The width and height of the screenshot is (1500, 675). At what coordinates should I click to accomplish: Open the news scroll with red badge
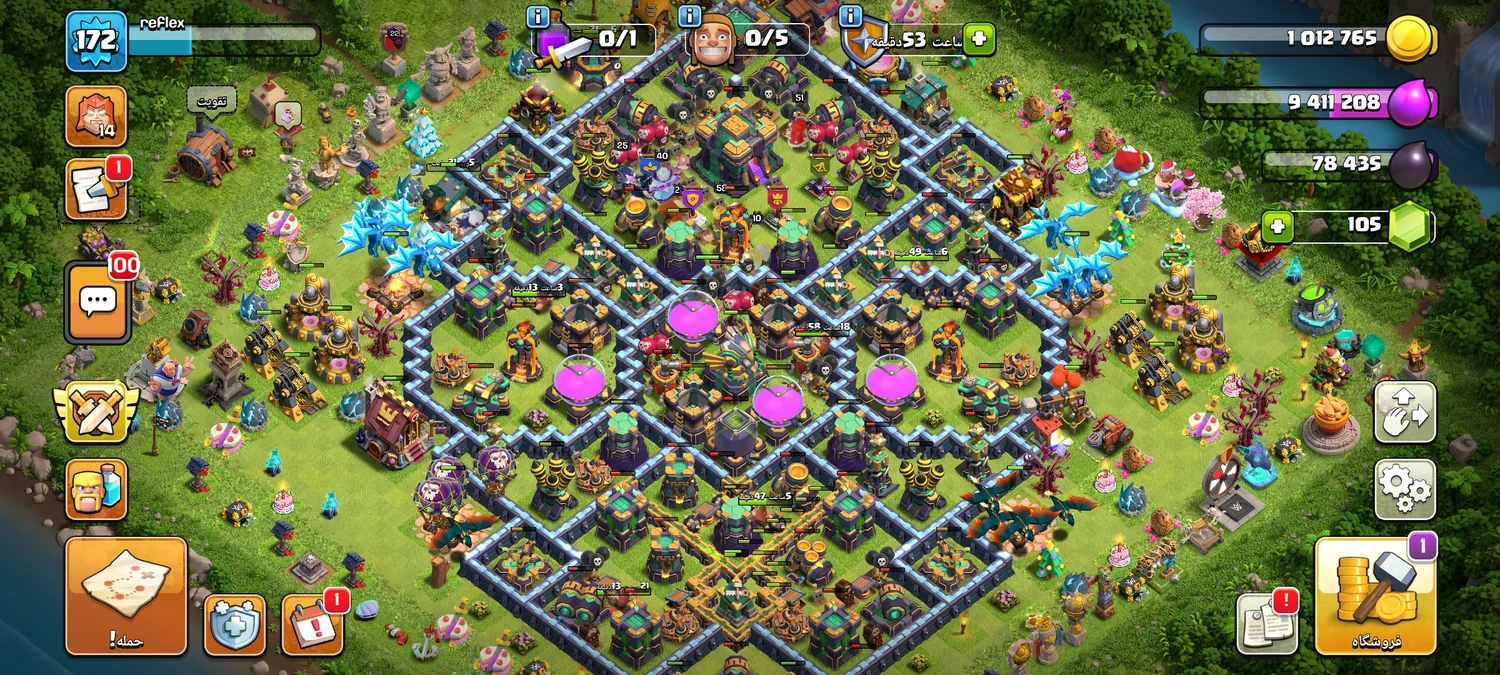point(96,189)
